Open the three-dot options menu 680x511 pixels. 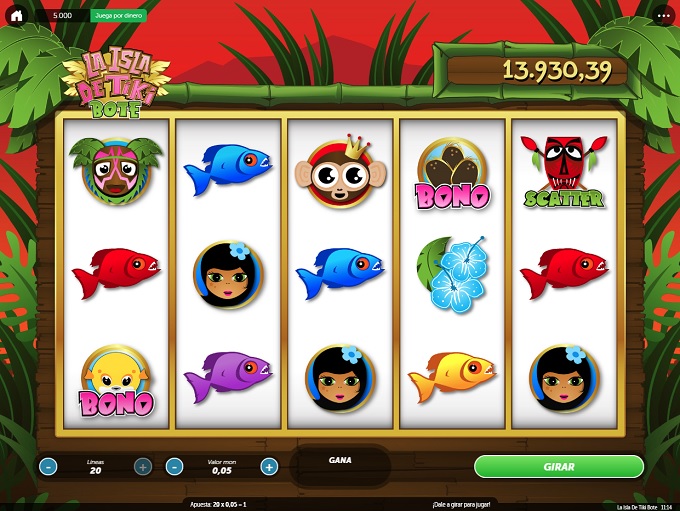tap(664, 16)
